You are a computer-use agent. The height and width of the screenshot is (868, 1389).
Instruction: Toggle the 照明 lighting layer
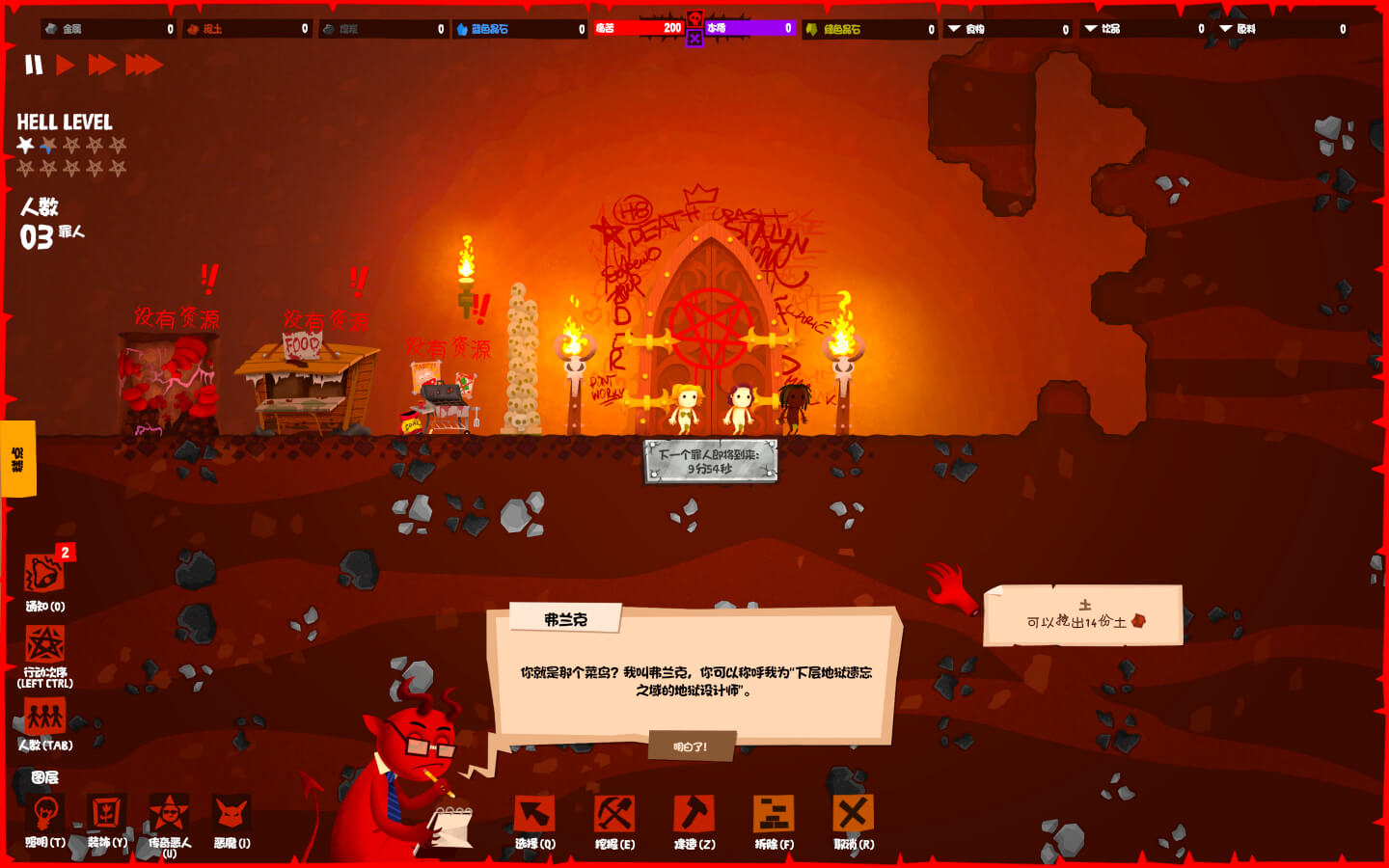[x=44, y=814]
